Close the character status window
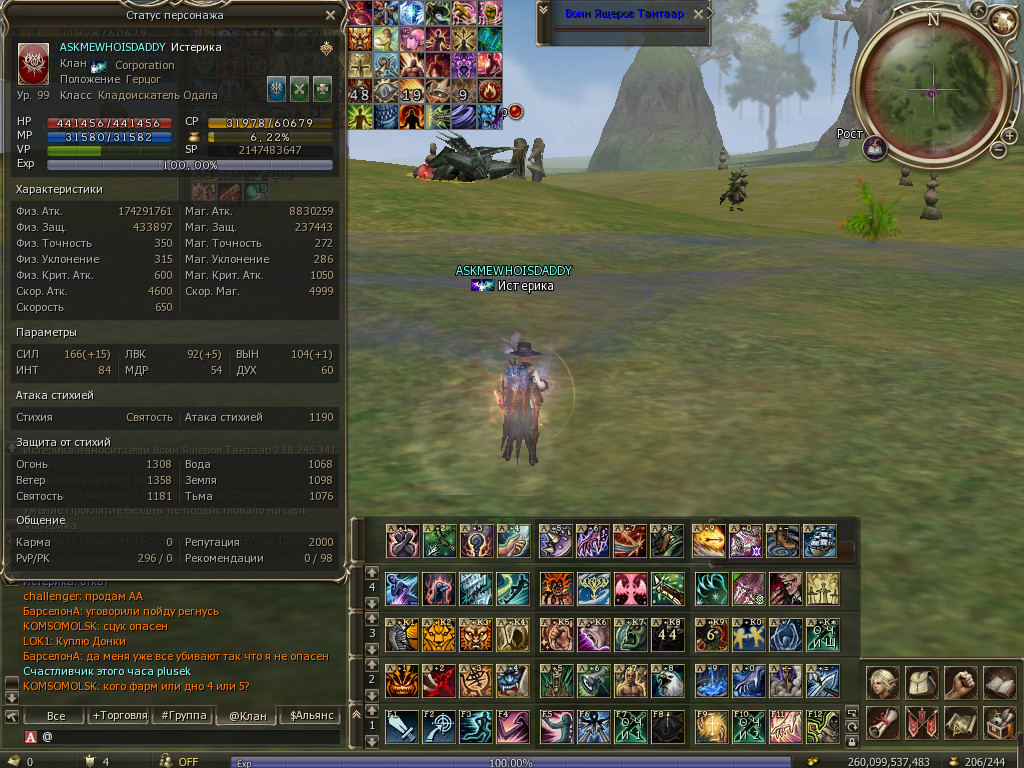The height and width of the screenshot is (768, 1024). pyautogui.click(x=331, y=15)
